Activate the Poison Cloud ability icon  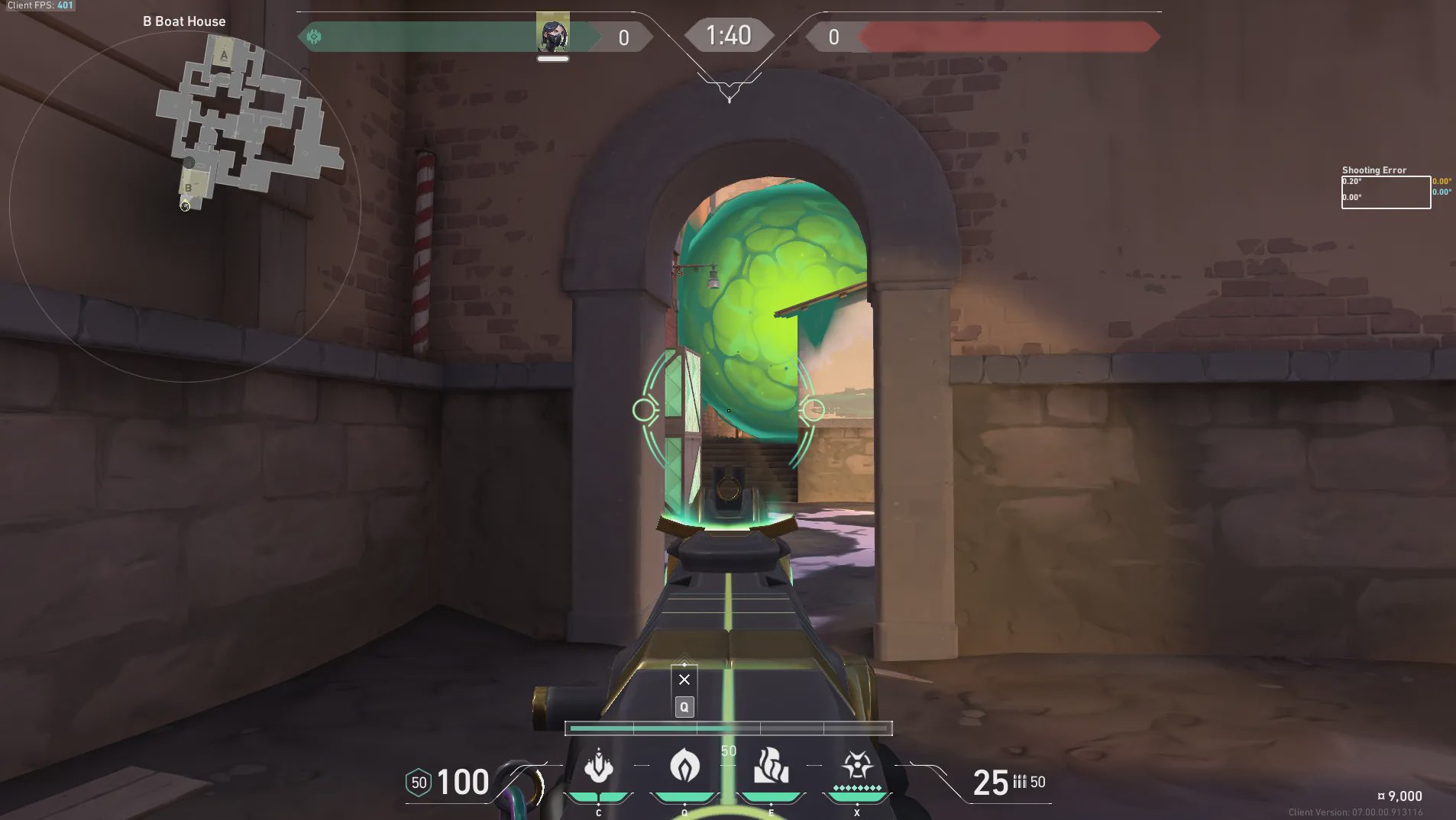coord(684,766)
